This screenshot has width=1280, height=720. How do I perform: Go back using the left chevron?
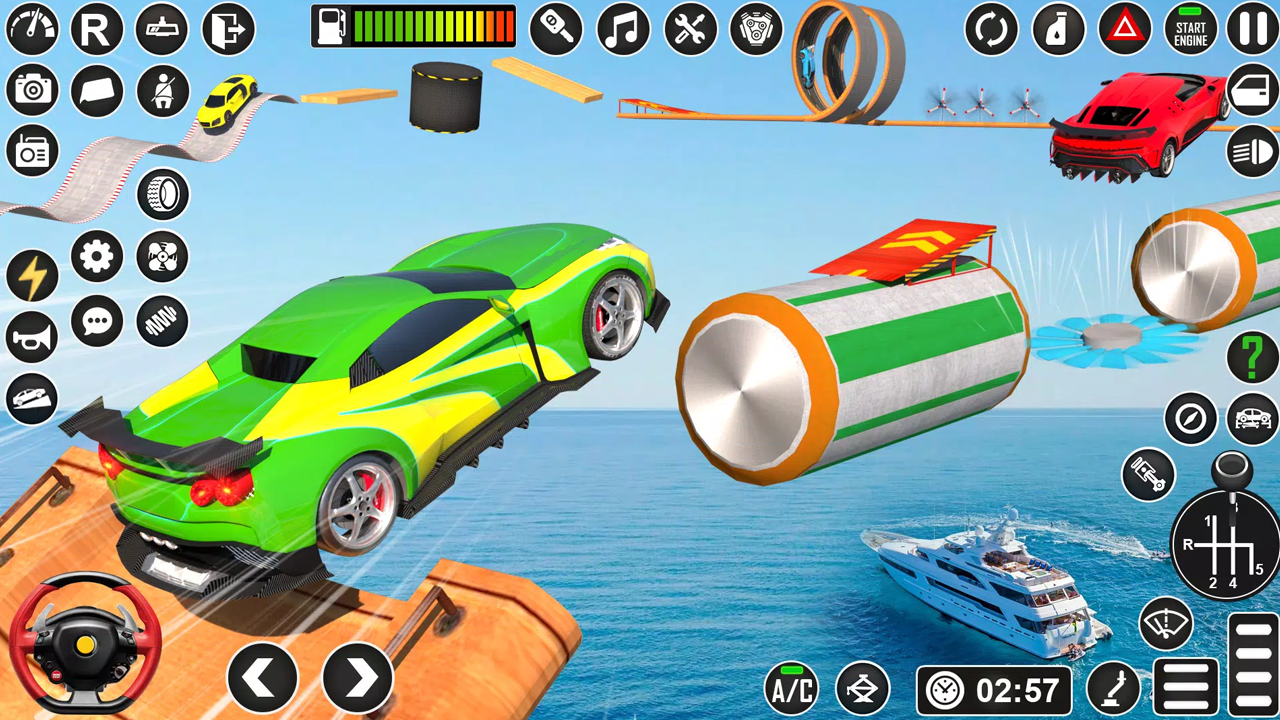point(263,676)
